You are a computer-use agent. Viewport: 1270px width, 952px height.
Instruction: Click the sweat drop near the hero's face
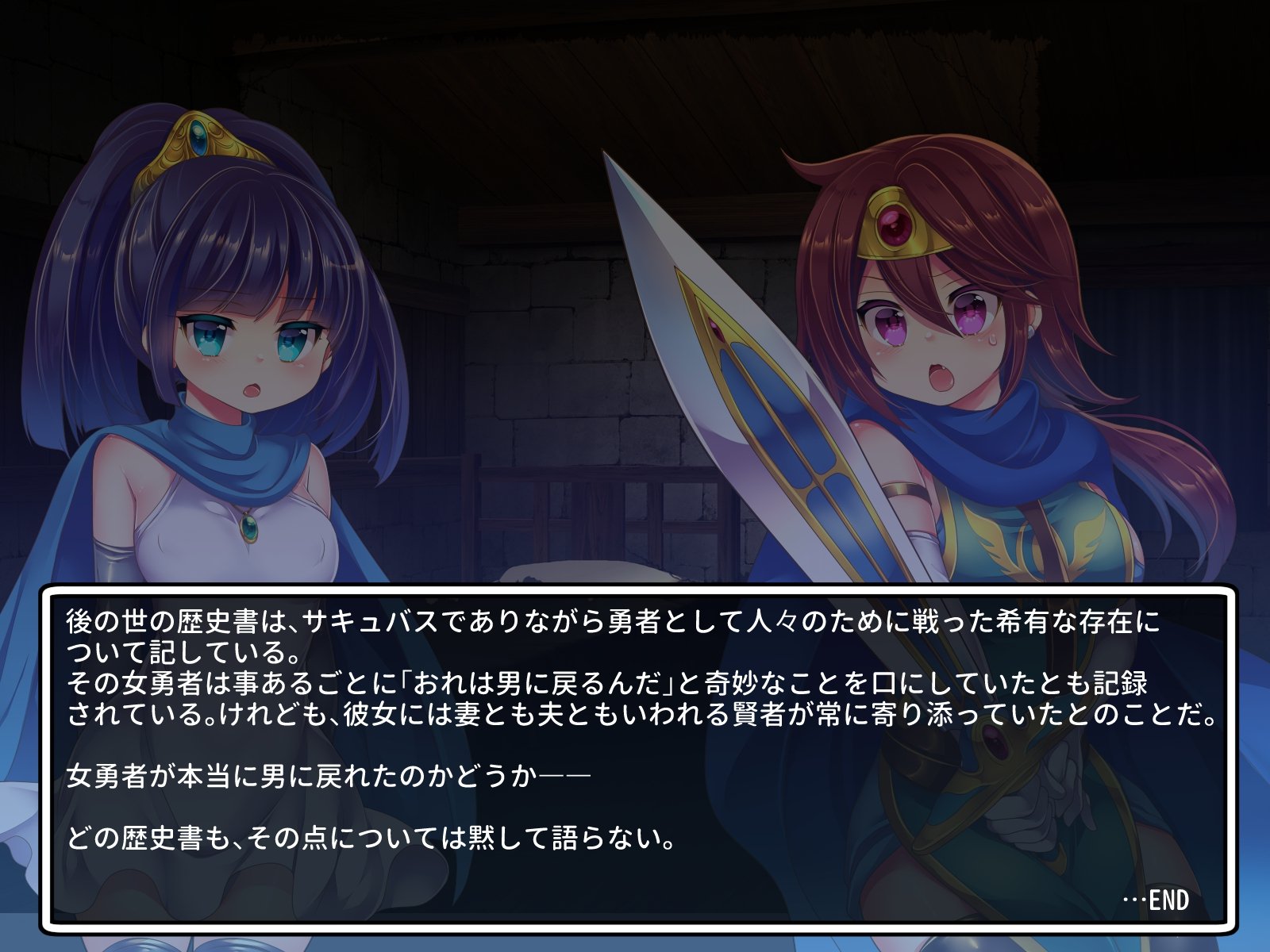pyautogui.click(x=992, y=340)
